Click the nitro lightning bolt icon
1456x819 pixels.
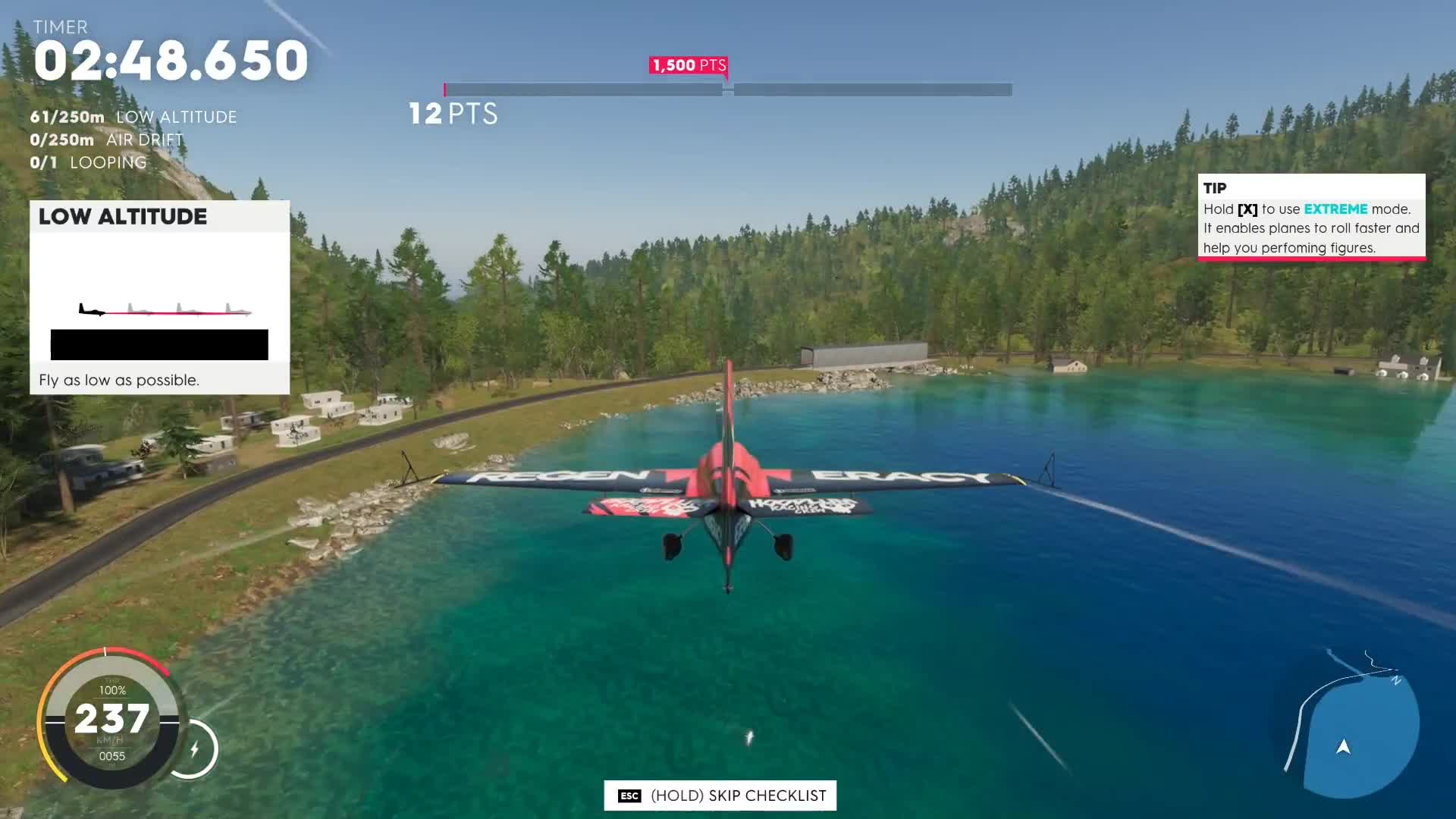[197, 749]
